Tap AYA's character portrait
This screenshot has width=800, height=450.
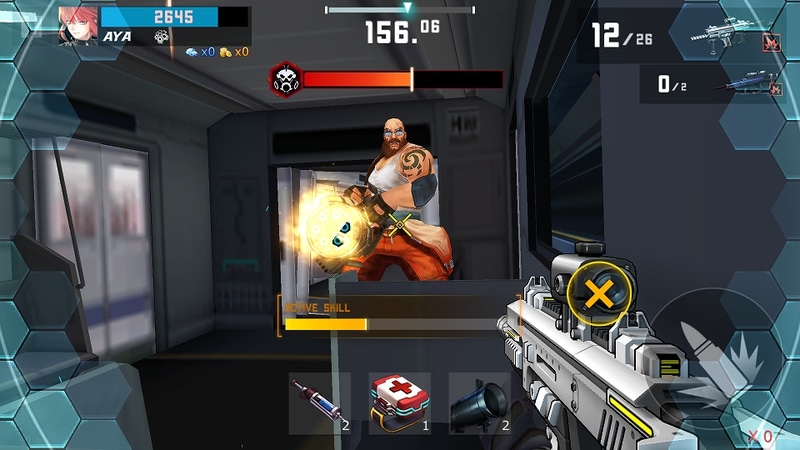(78, 22)
